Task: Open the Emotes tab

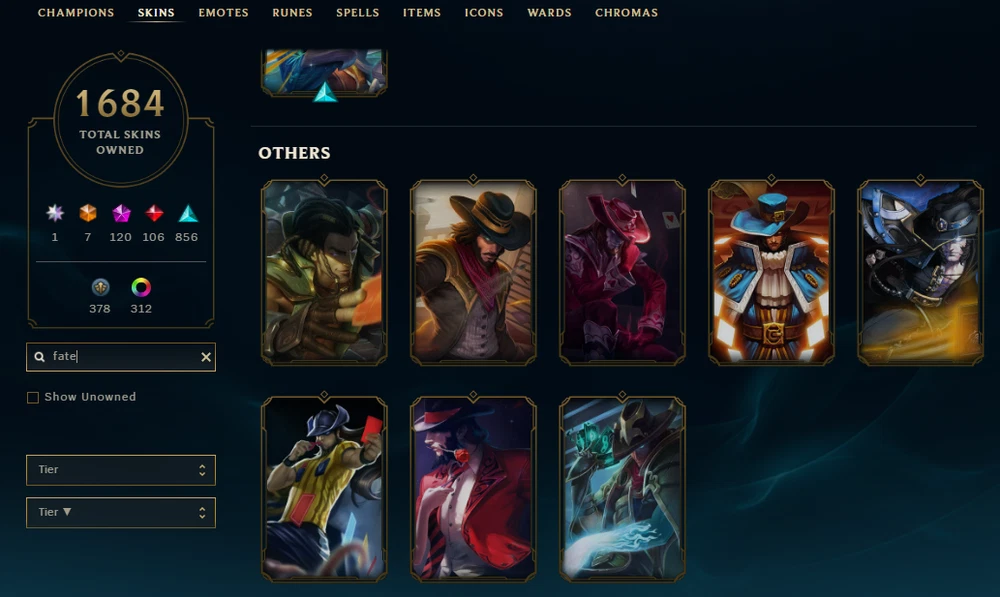Action: click(x=223, y=13)
